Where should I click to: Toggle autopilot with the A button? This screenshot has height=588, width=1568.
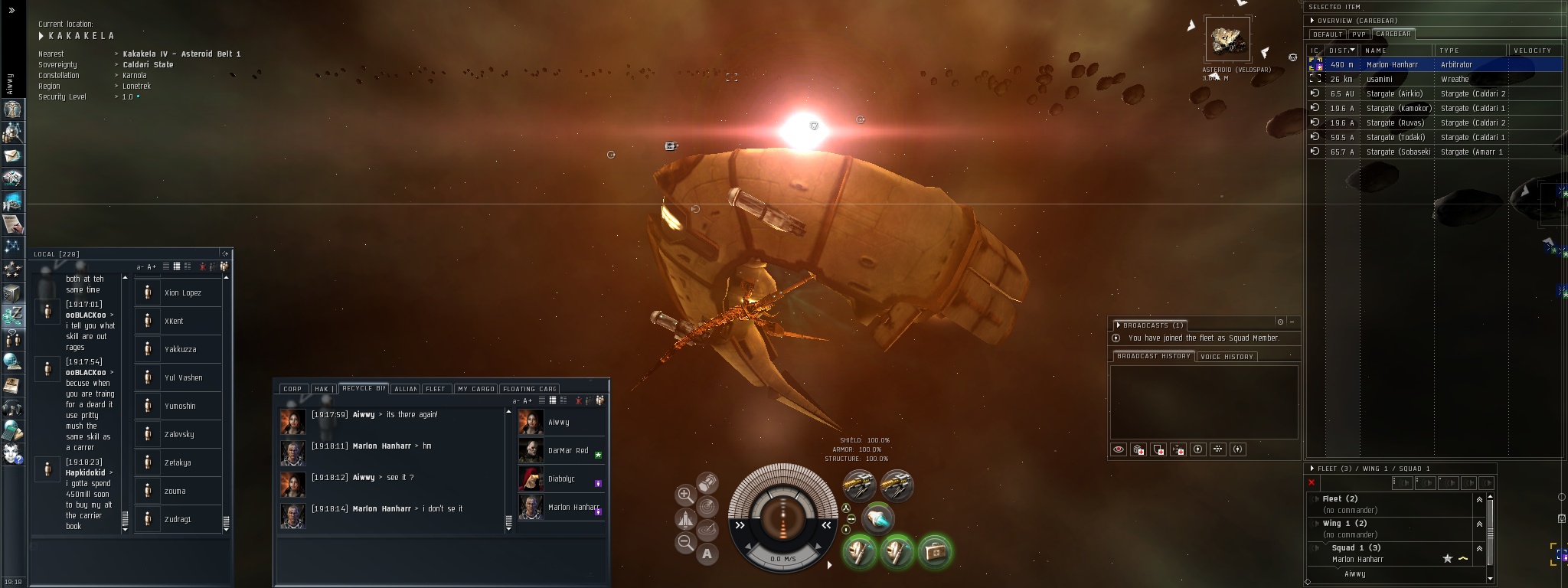coord(707,554)
